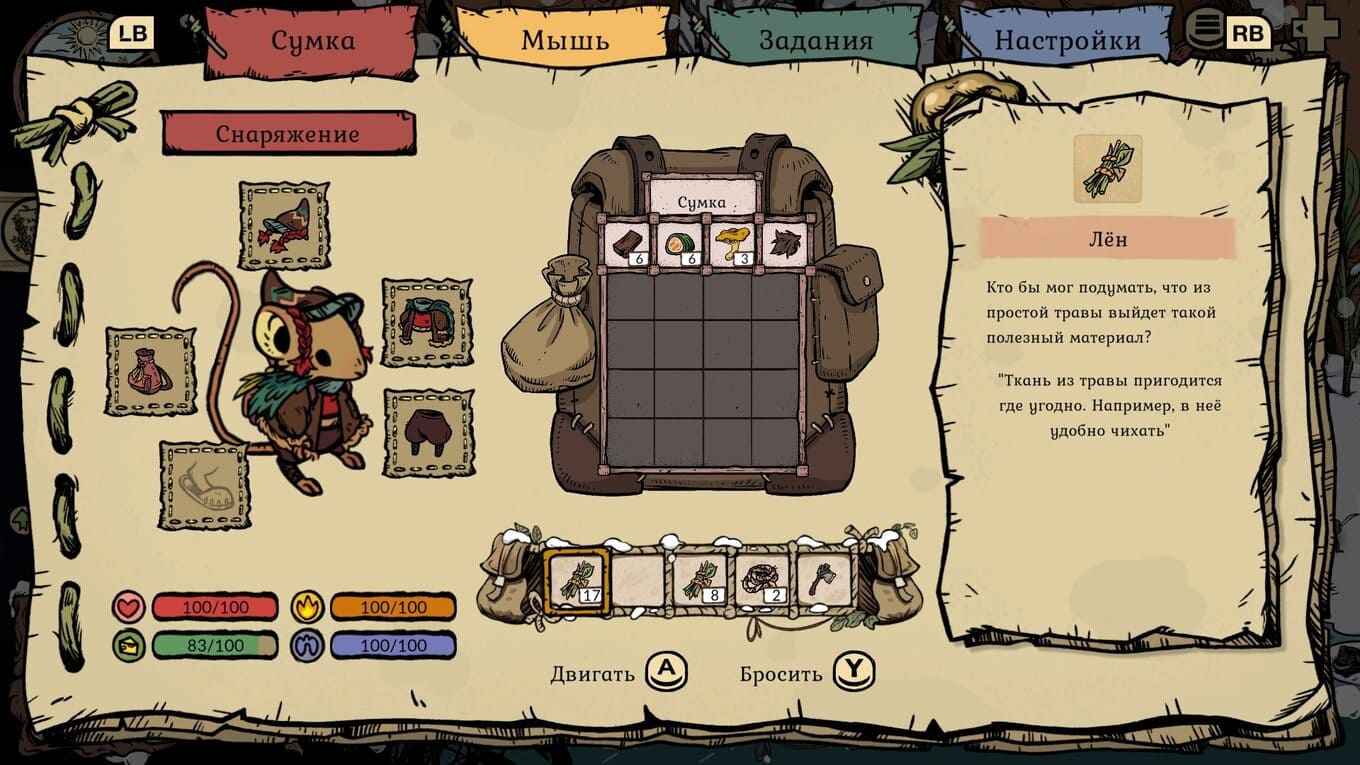Click the red pouch equipment slot
This screenshot has width=1360, height=765.
click(151, 371)
